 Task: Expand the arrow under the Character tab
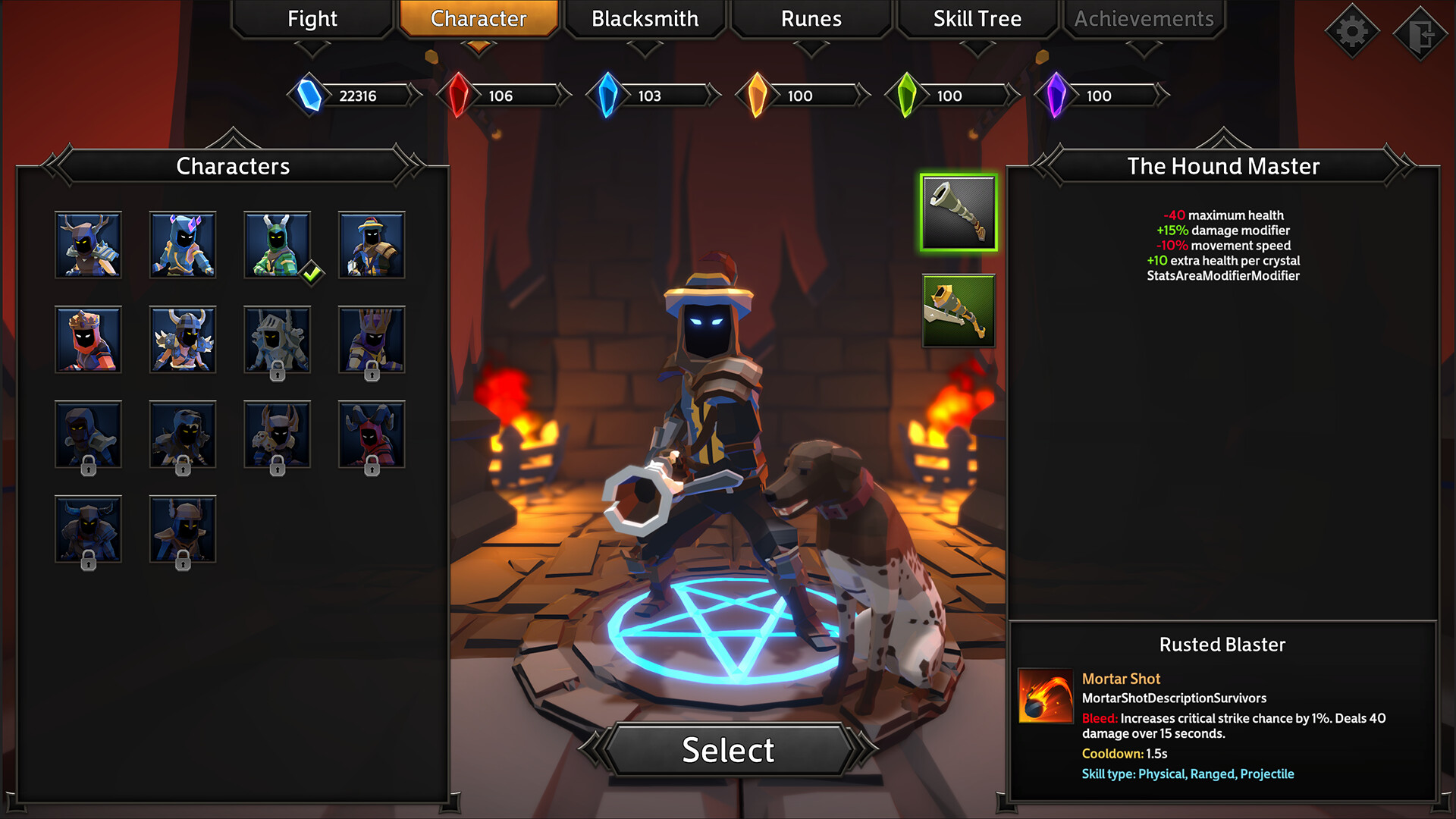[479, 47]
